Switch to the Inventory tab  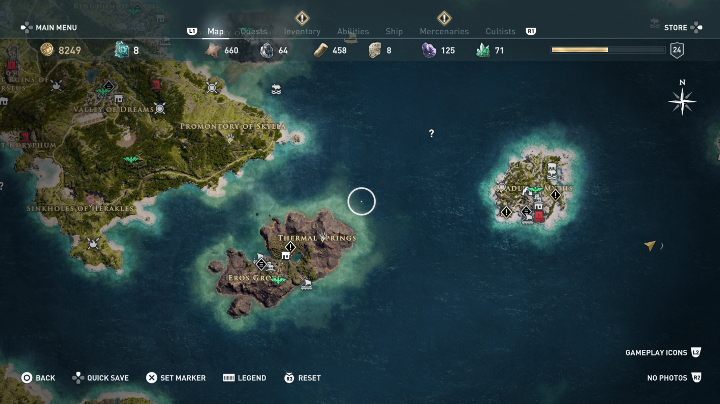[301, 31]
